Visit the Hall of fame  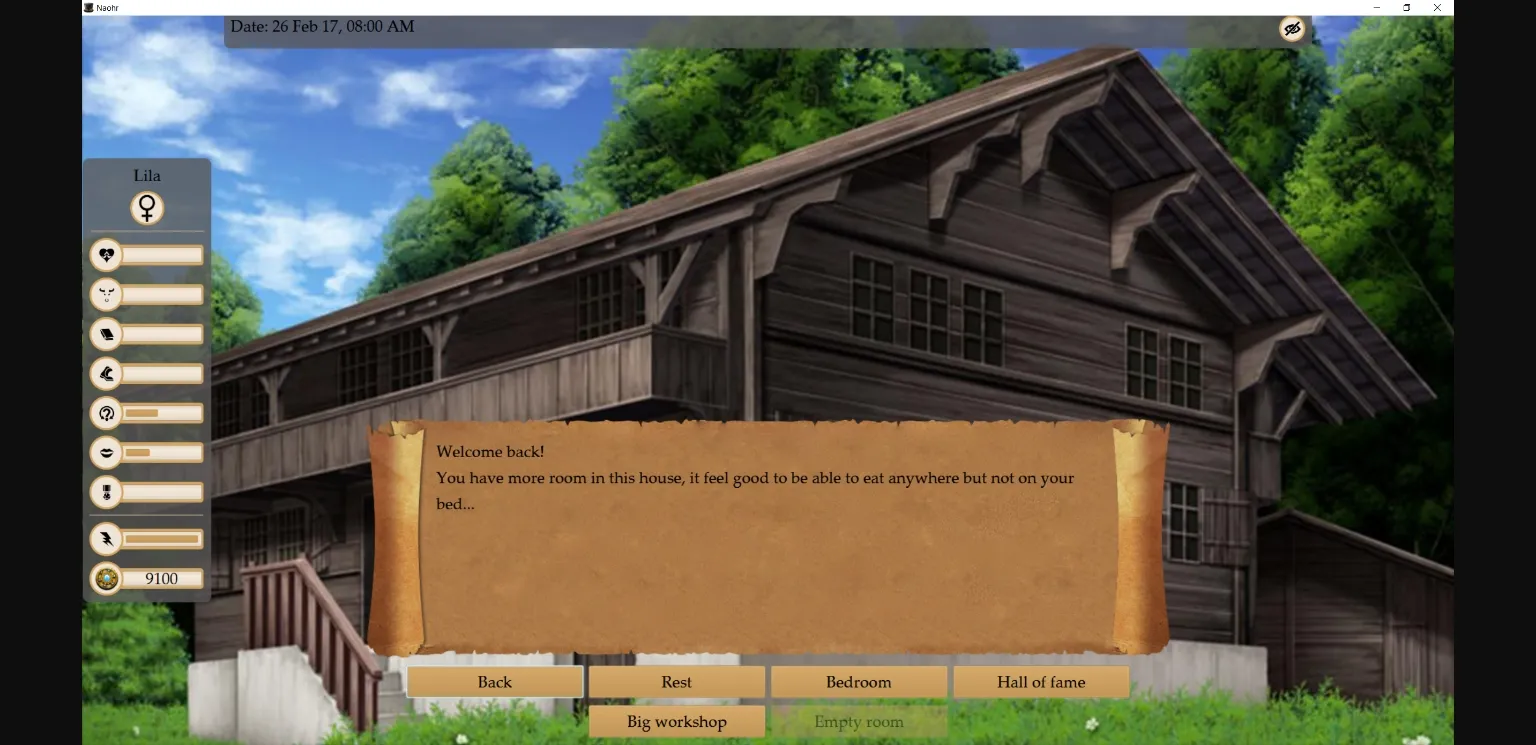1040,681
